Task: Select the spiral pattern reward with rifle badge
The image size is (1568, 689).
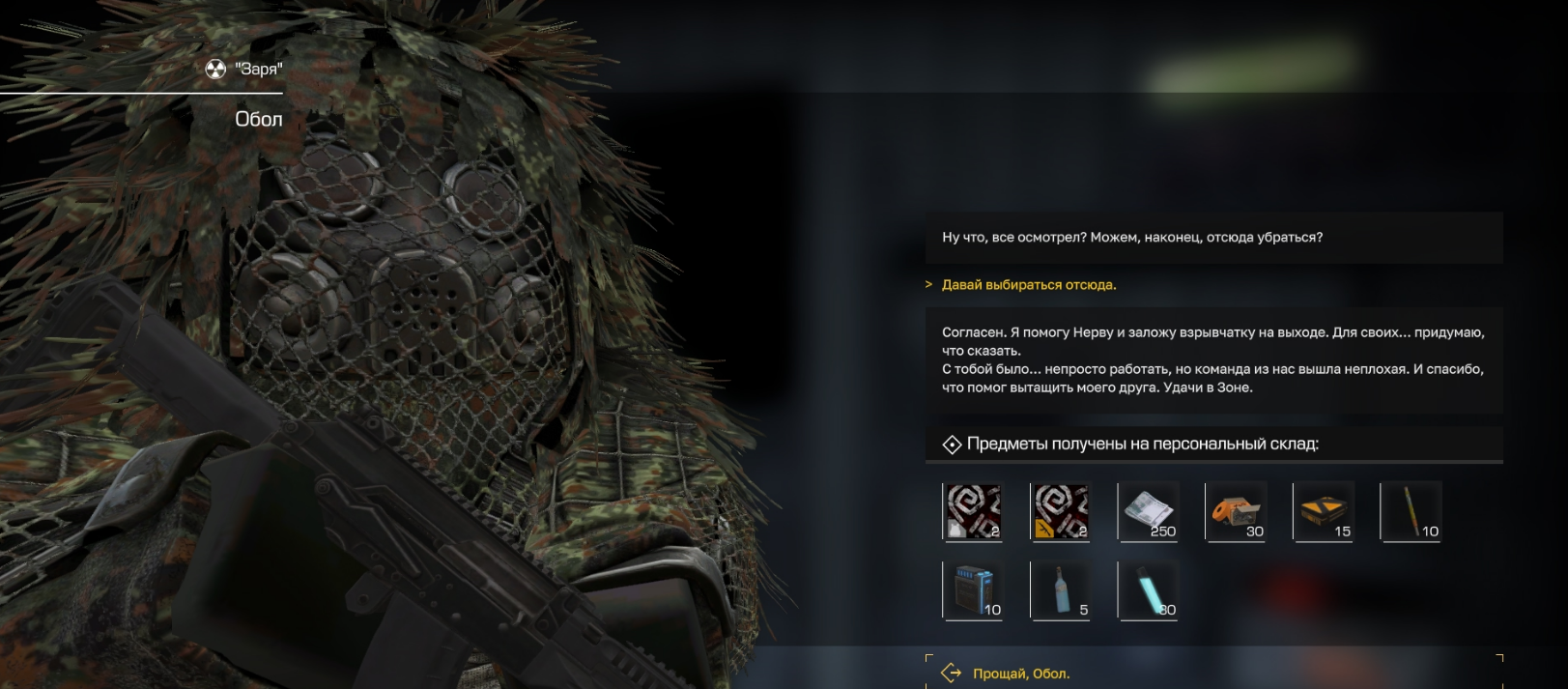Action: 1060,511
